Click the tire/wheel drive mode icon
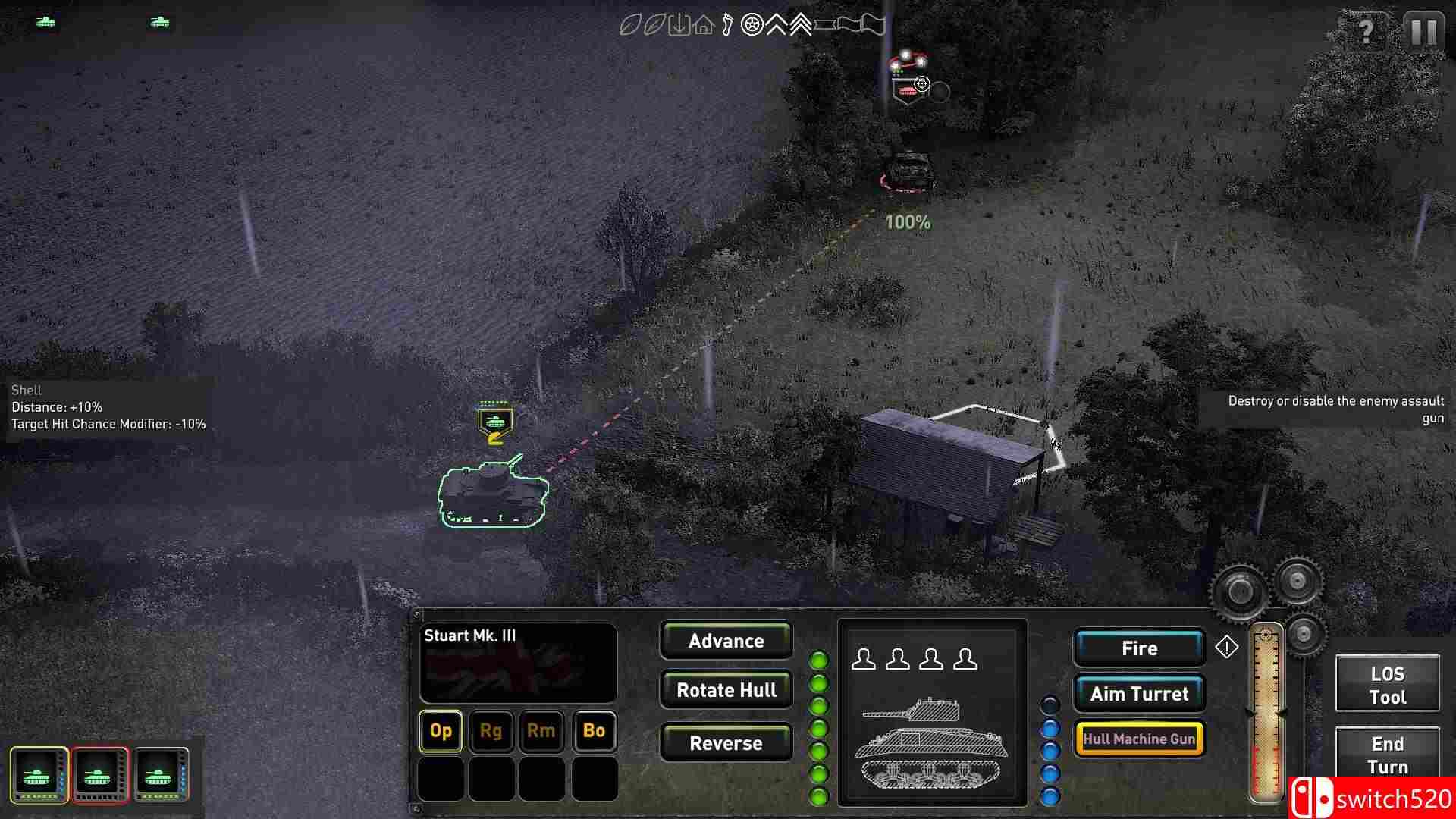Viewport: 1456px width, 819px height. (751, 25)
